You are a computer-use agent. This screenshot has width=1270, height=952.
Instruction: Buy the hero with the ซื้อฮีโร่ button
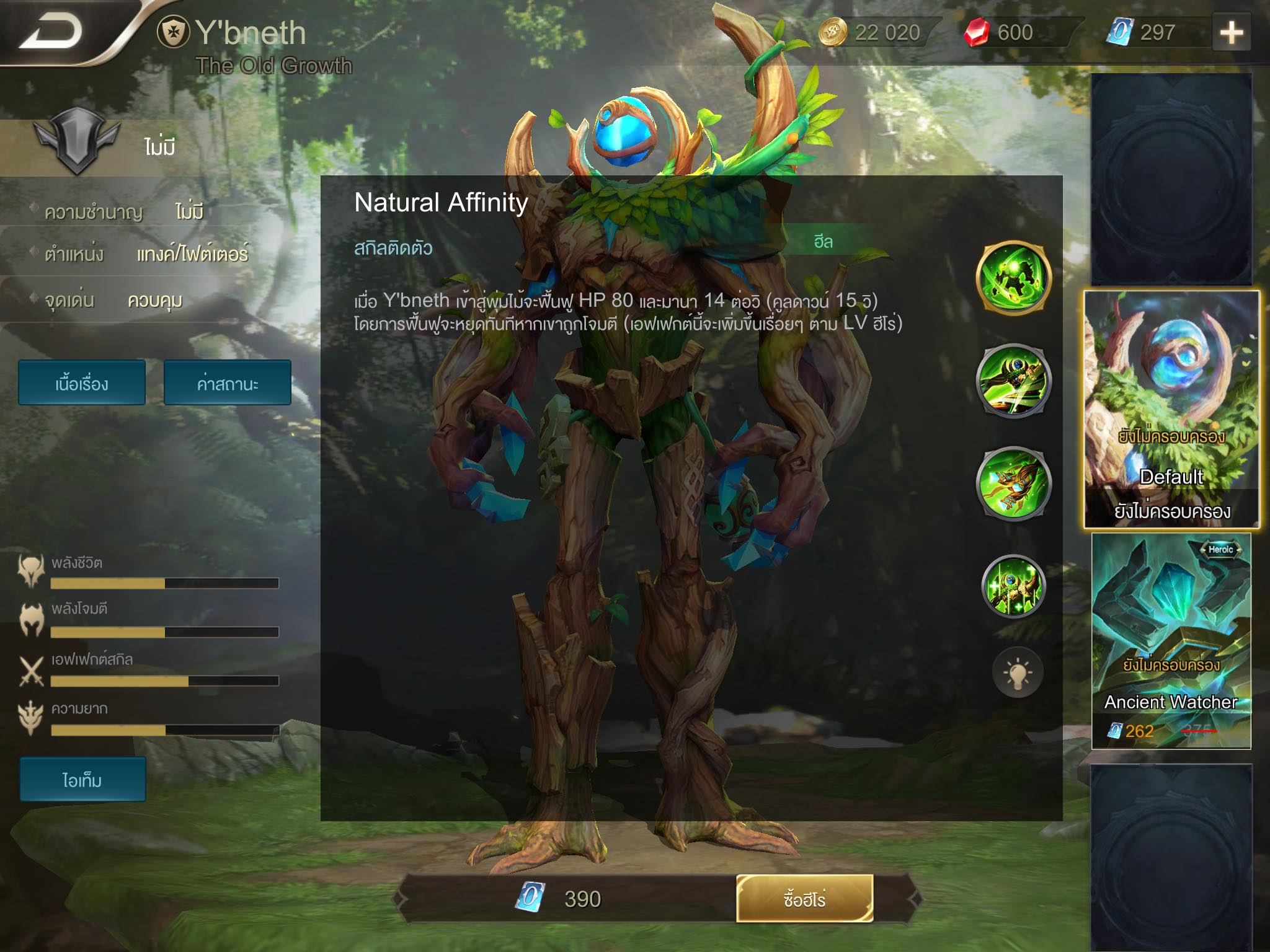(x=804, y=898)
